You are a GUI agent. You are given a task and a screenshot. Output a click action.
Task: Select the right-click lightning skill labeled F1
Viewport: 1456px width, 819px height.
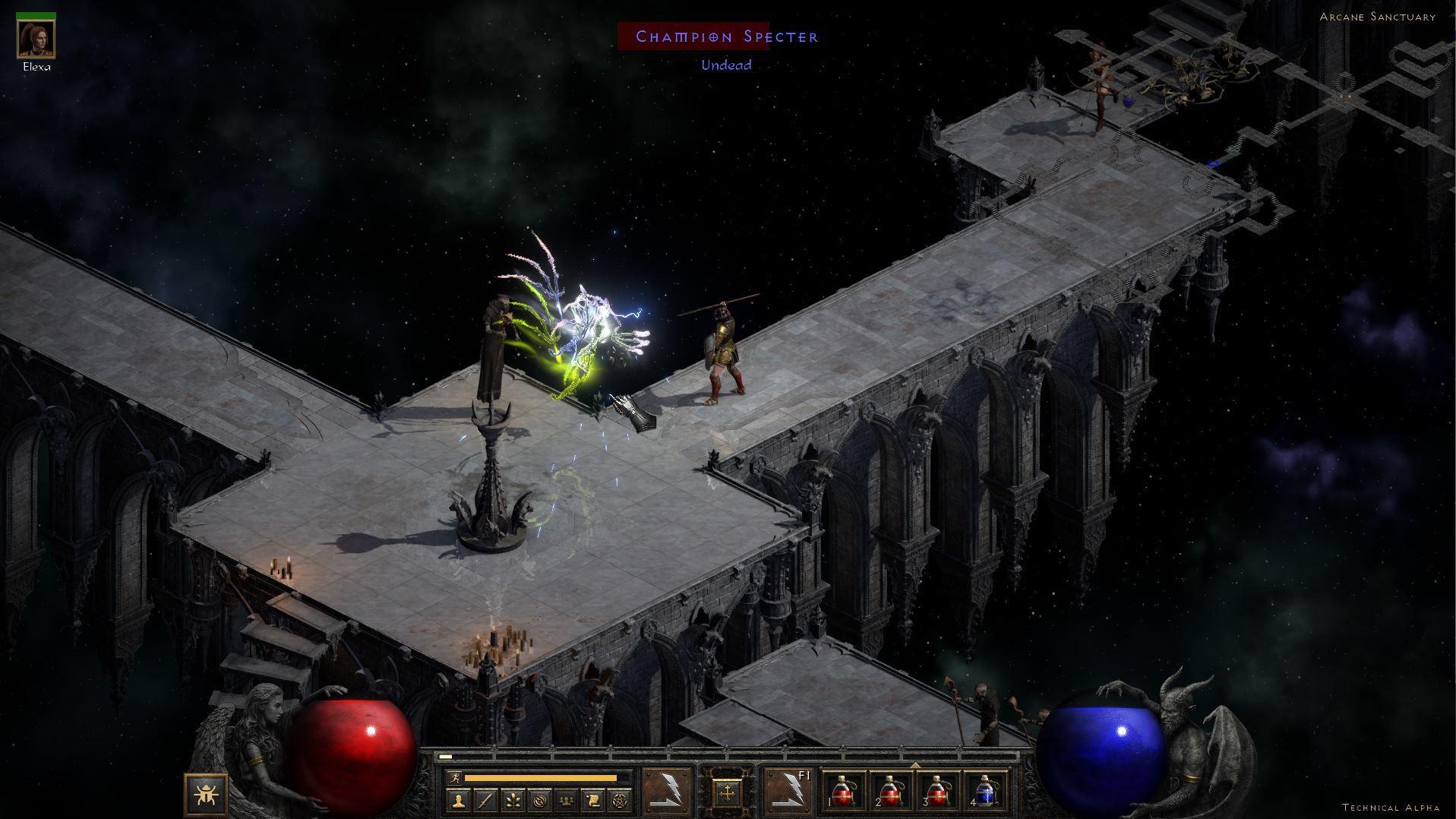pyautogui.click(x=788, y=792)
